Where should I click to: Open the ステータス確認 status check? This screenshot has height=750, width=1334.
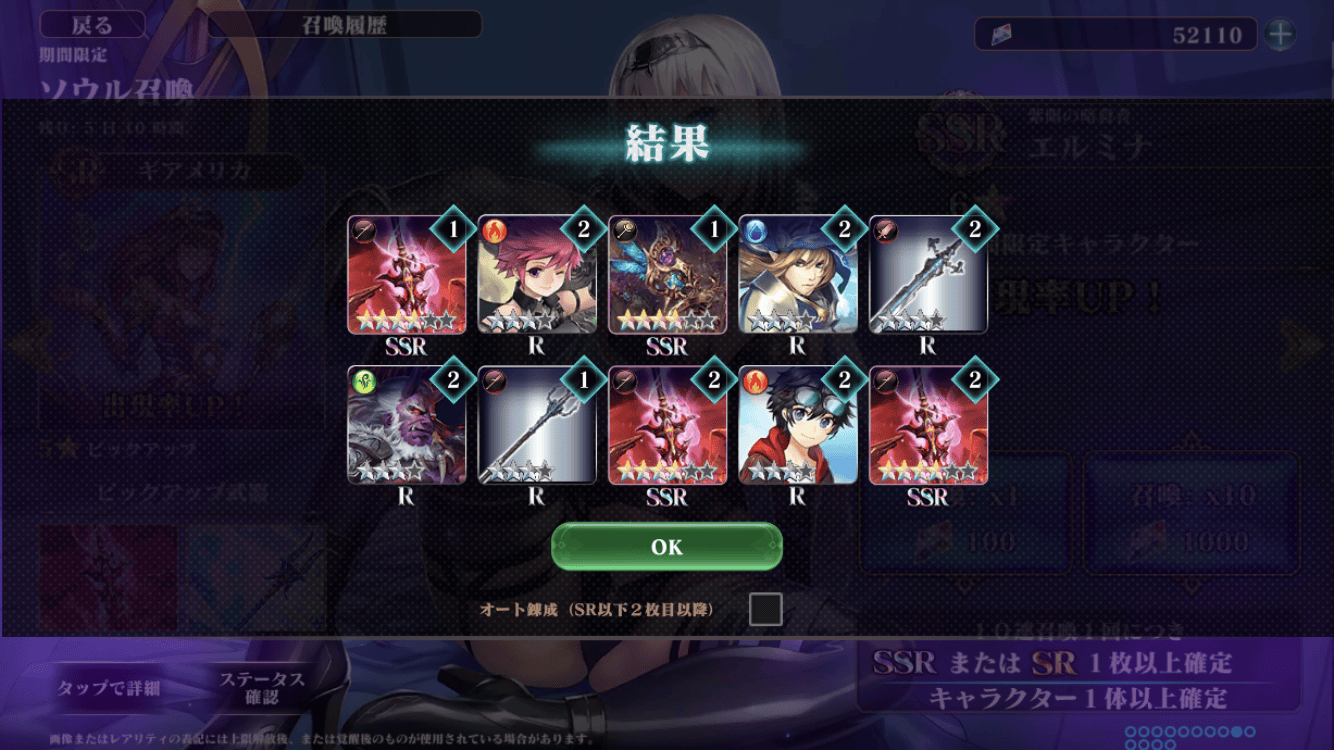262,688
